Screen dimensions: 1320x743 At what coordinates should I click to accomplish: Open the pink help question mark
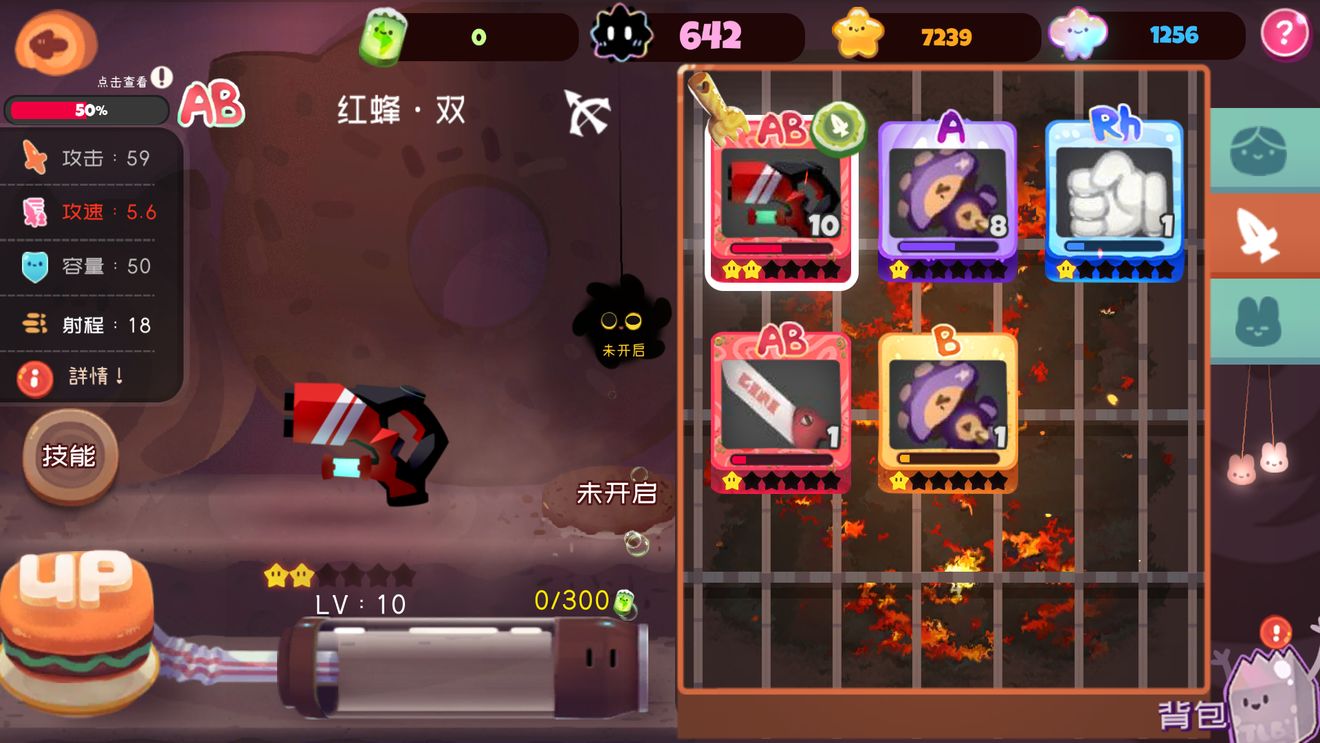coord(1285,35)
